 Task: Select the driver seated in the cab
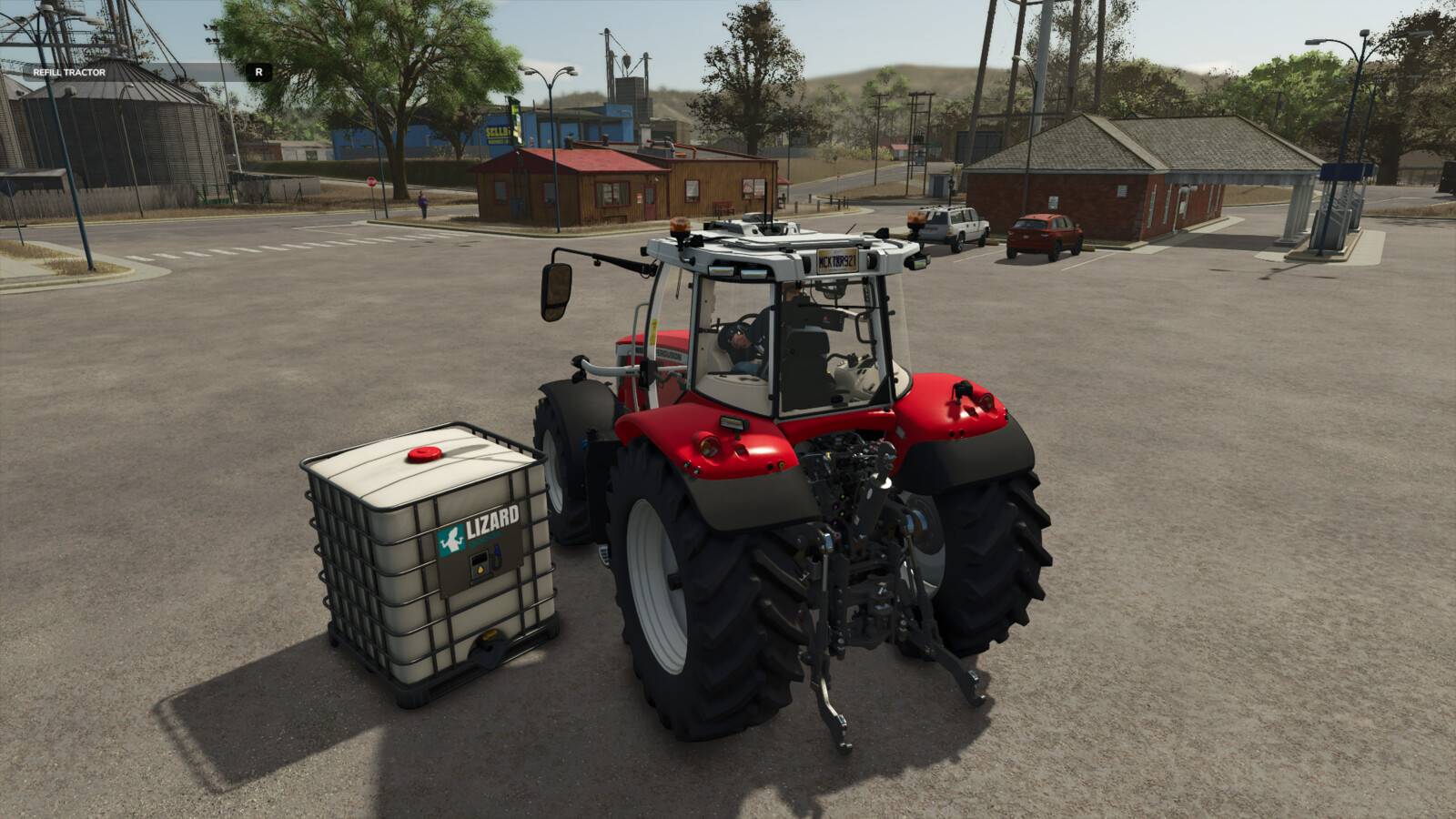coord(739,340)
